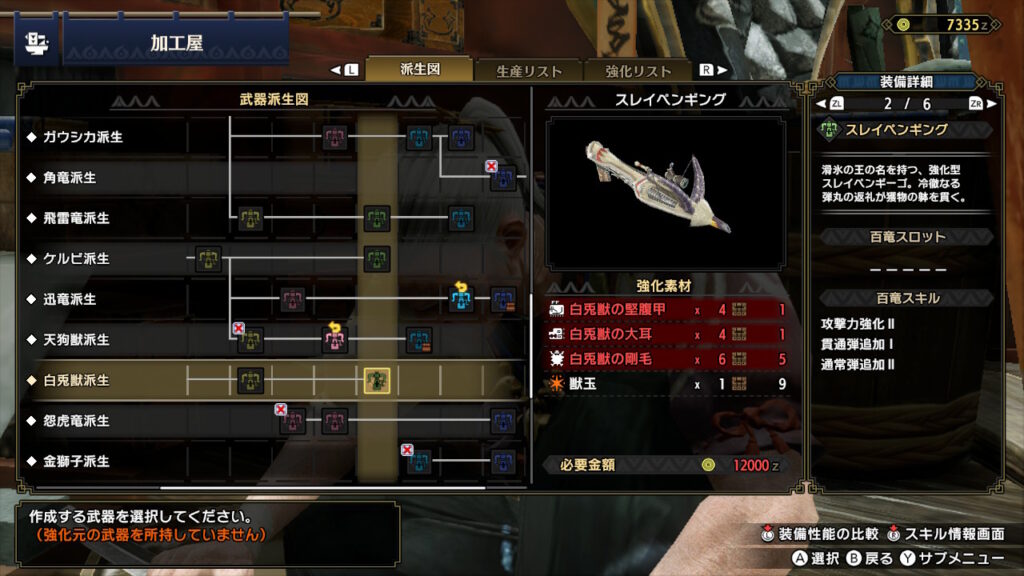Select the ガウシカ派生 weapon tree row
Viewport: 1024px width, 576px height.
point(83,137)
